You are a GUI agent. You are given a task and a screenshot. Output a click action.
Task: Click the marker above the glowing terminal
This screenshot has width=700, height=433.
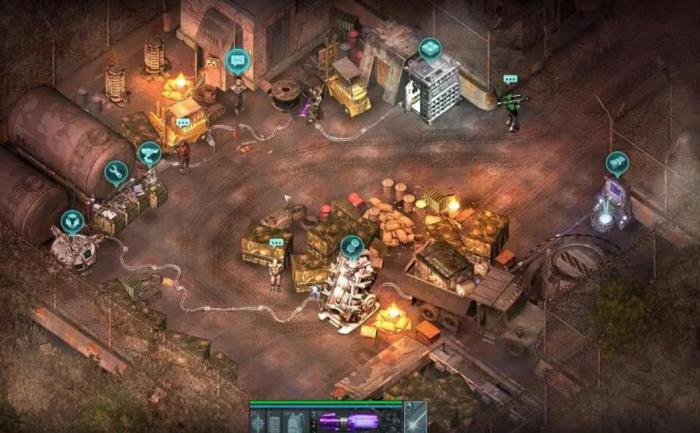617,163
